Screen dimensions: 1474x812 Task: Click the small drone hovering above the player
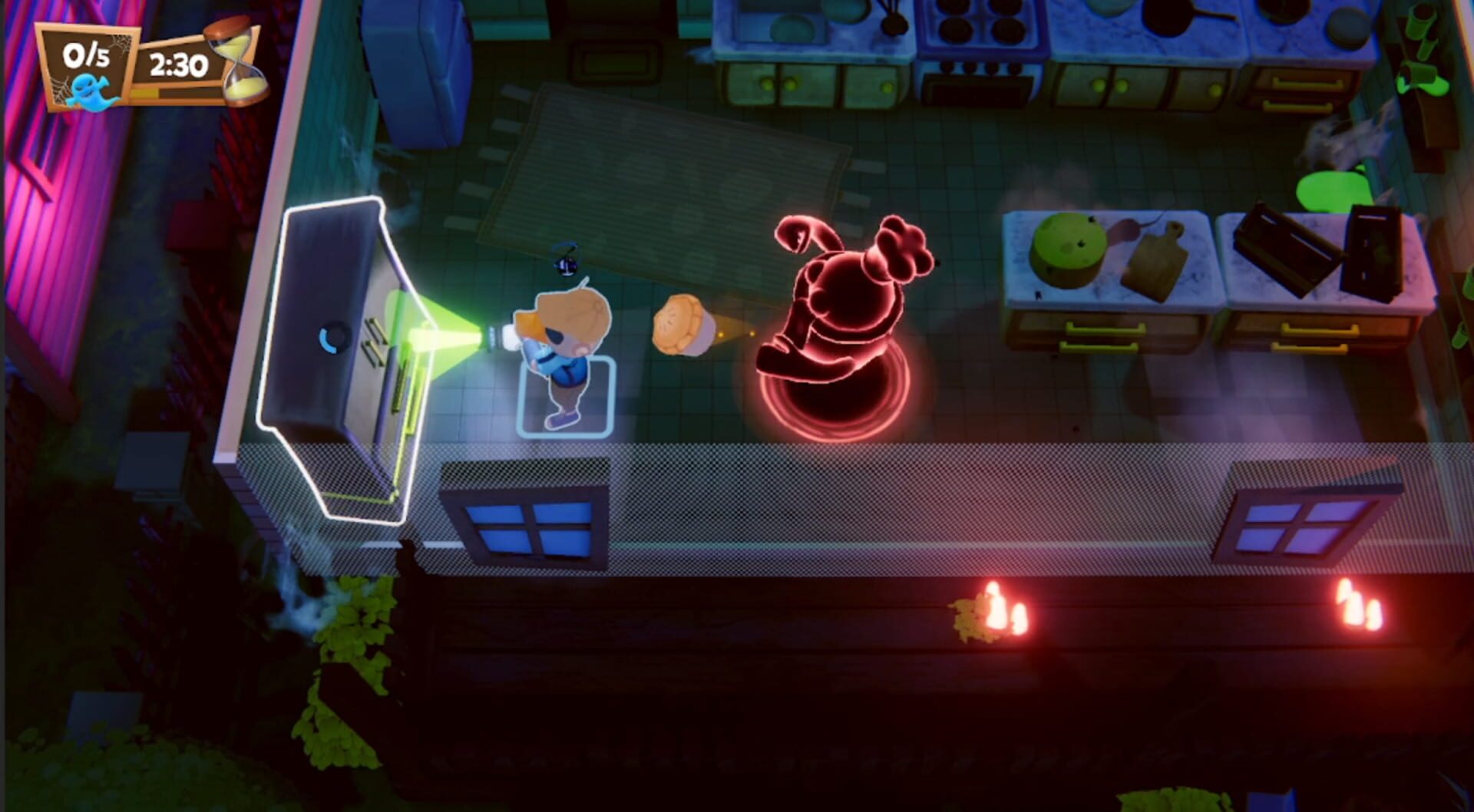[x=567, y=262]
